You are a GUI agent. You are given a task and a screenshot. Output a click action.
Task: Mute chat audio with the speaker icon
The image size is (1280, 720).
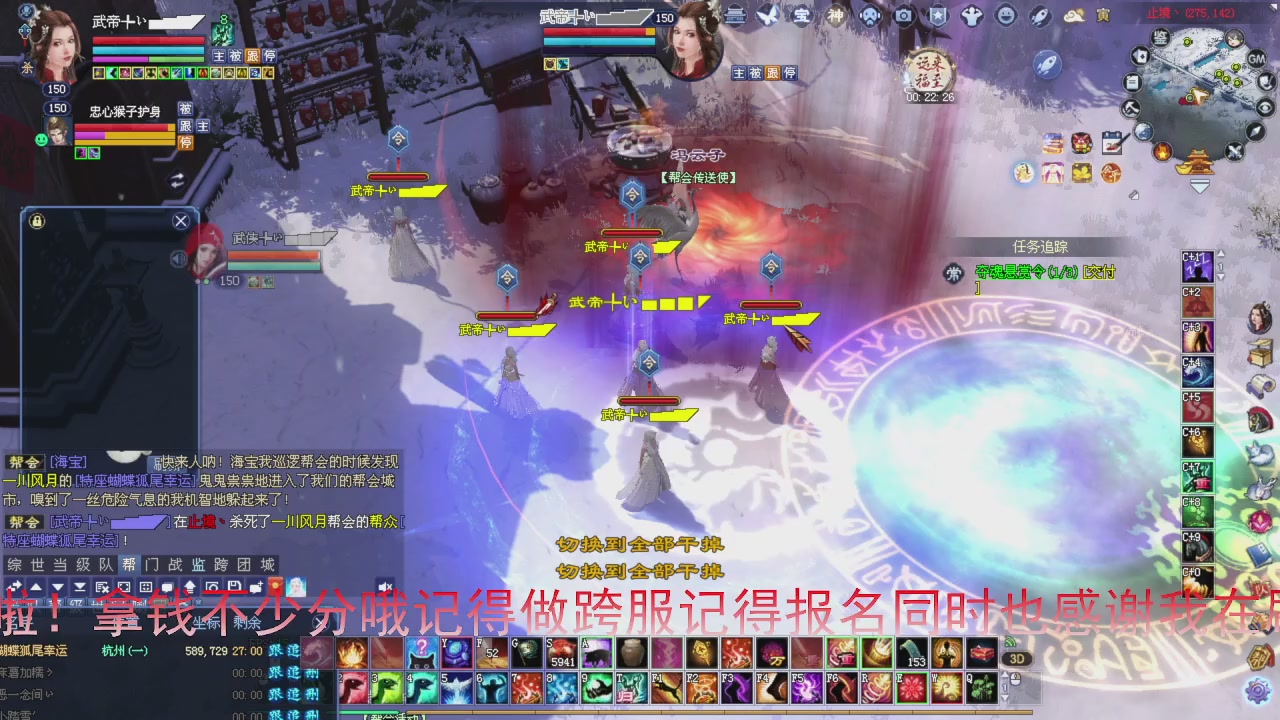coord(384,586)
